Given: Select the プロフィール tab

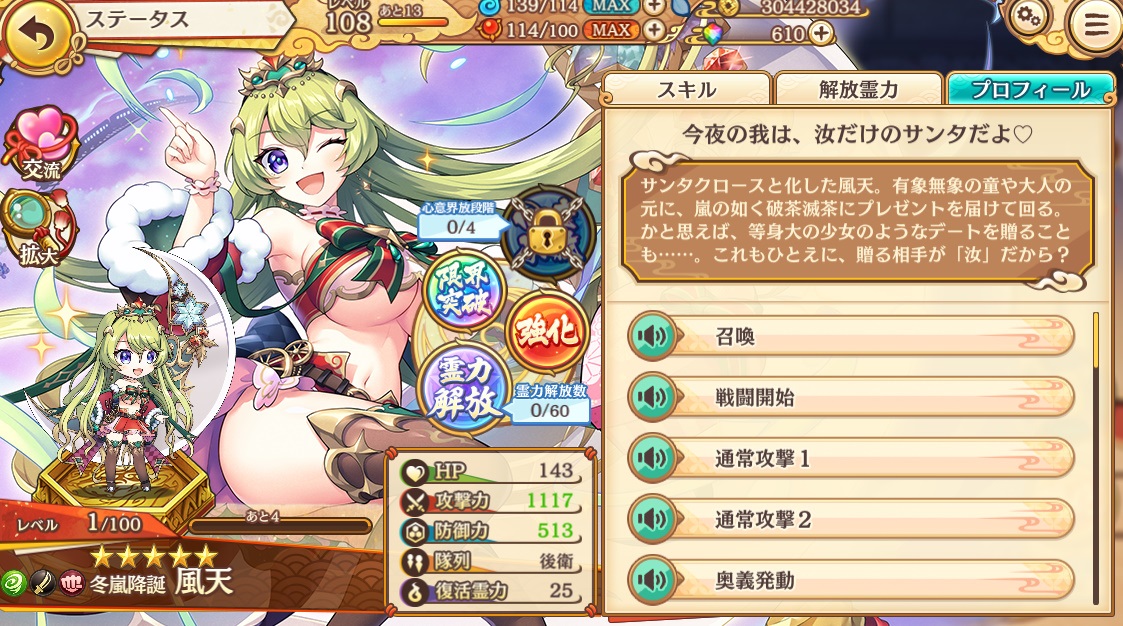Looking at the screenshot, I should click(1030, 89).
